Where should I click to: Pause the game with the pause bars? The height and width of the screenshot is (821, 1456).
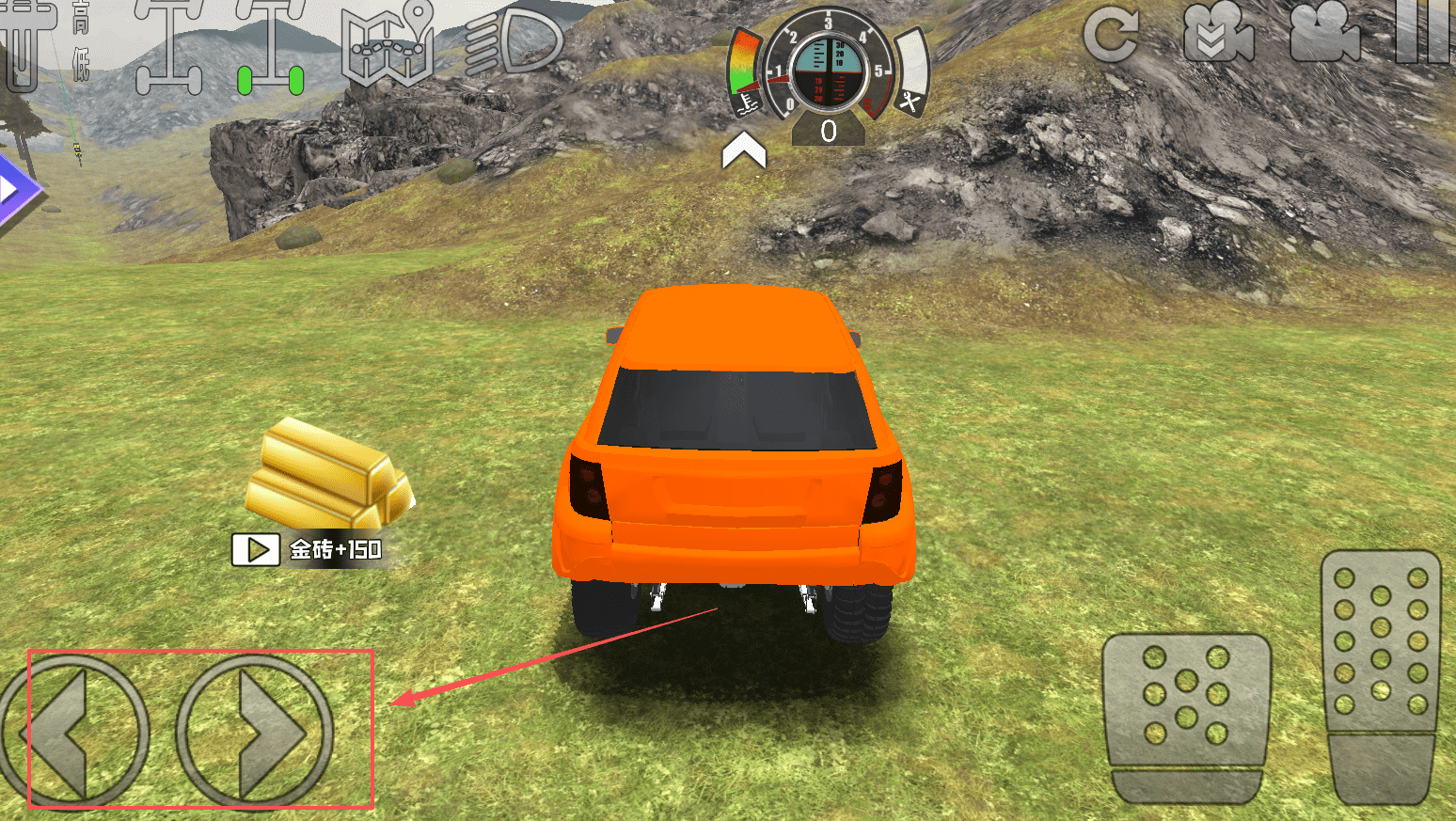click(x=1424, y=33)
